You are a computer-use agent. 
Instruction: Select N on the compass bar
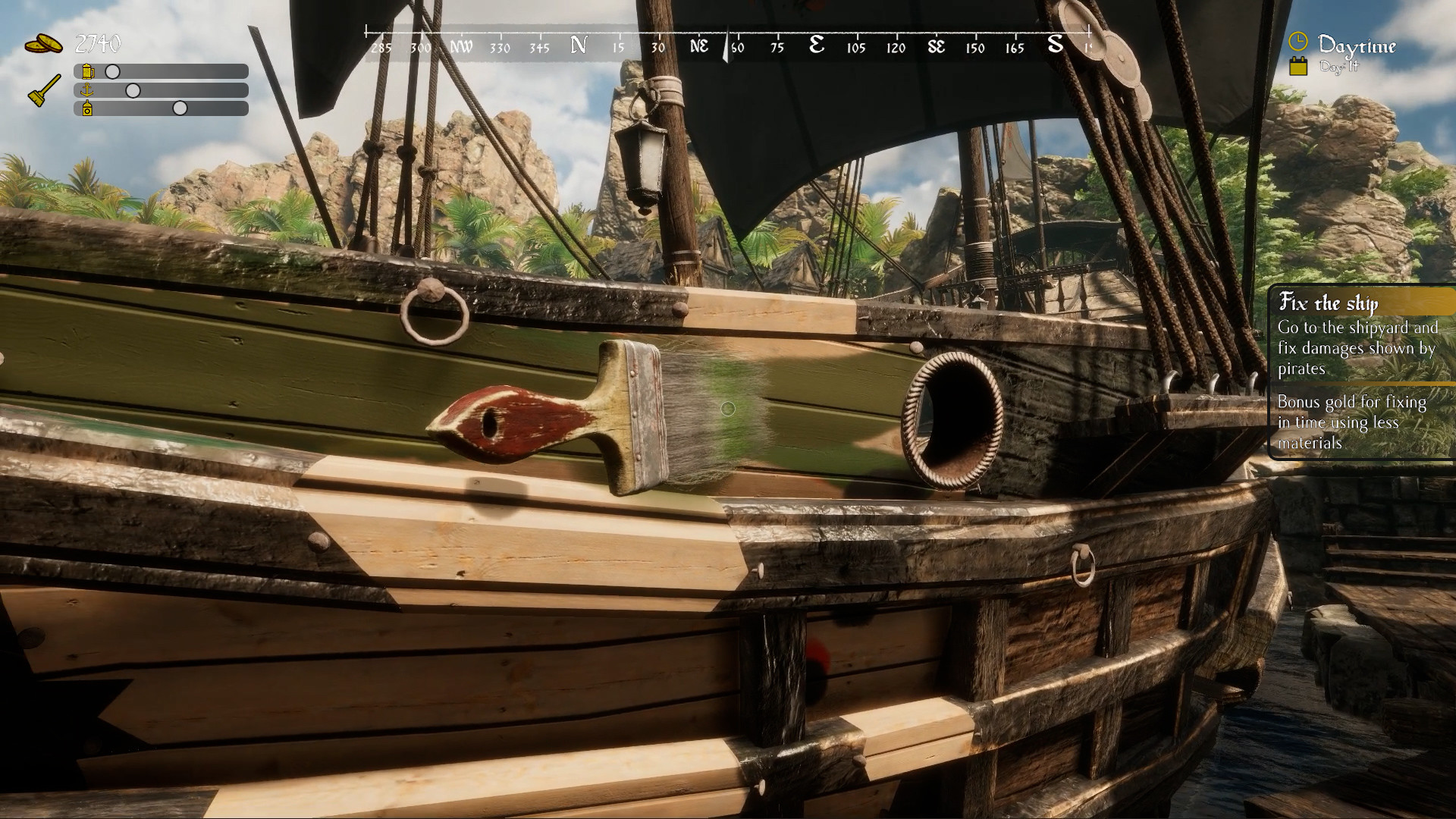[579, 45]
